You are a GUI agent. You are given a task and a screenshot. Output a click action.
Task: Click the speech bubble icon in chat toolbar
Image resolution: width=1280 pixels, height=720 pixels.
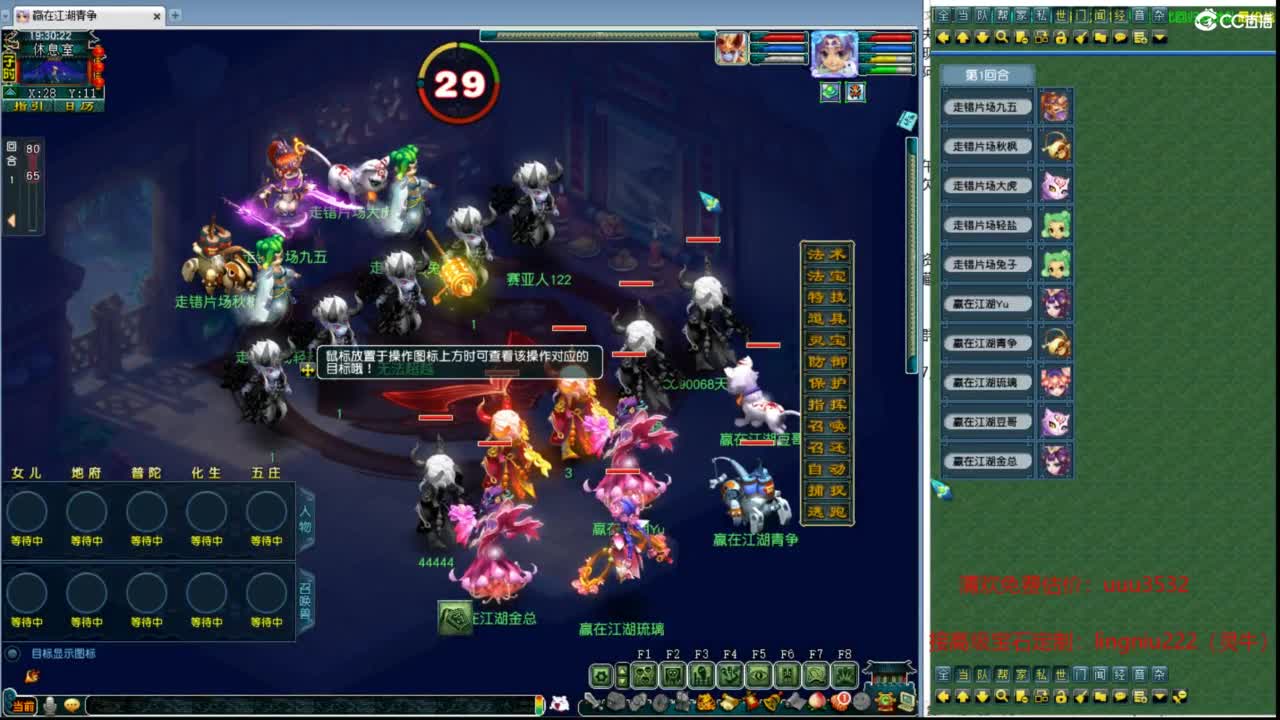coord(1120,38)
